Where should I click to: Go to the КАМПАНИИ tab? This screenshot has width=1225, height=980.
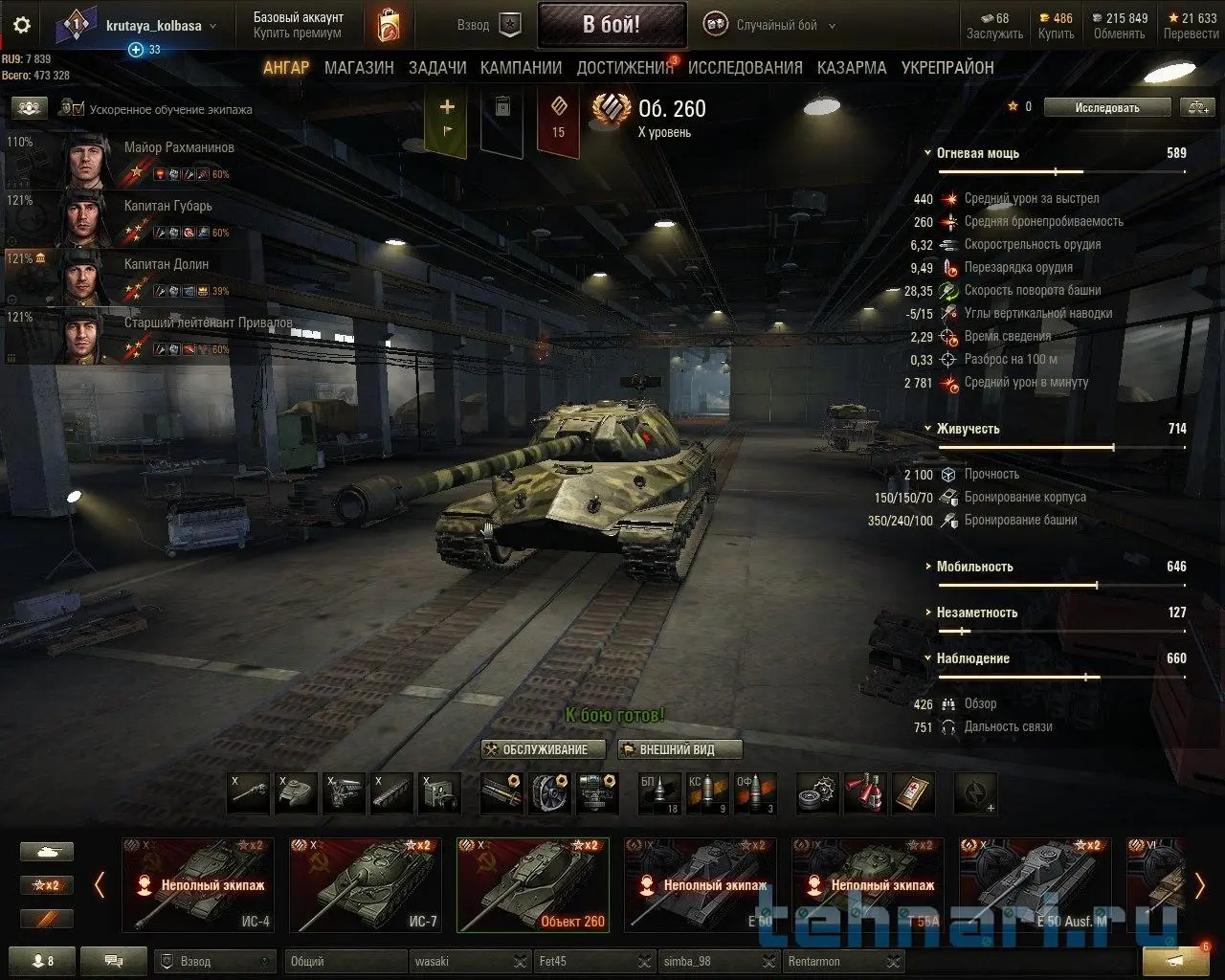521,68
